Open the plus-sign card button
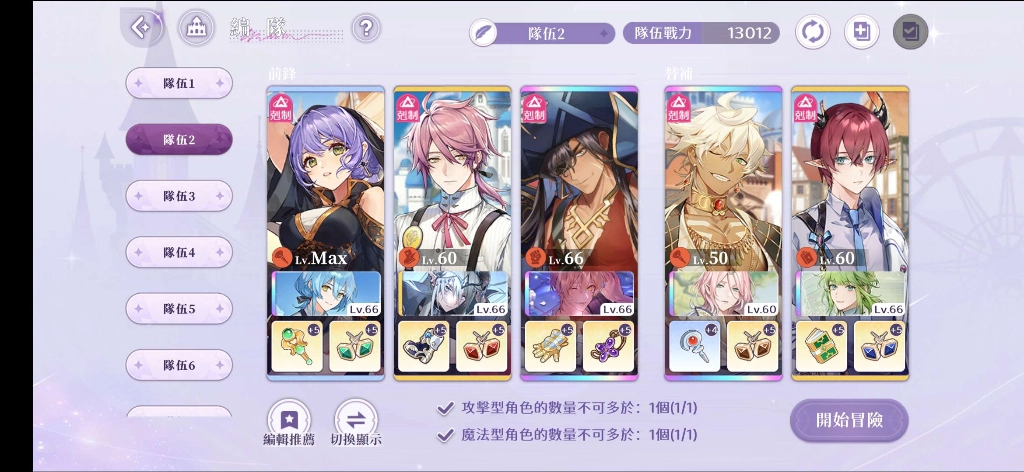 861,32
